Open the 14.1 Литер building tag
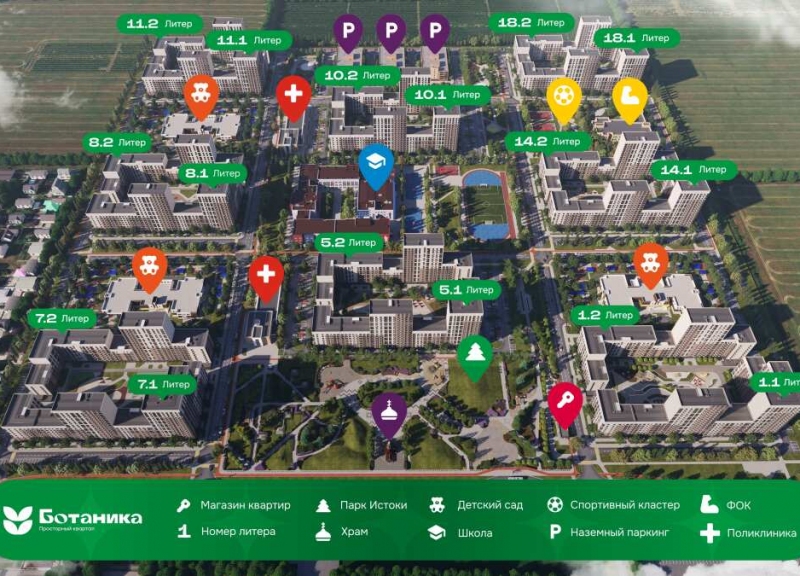 click(x=693, y=170)
